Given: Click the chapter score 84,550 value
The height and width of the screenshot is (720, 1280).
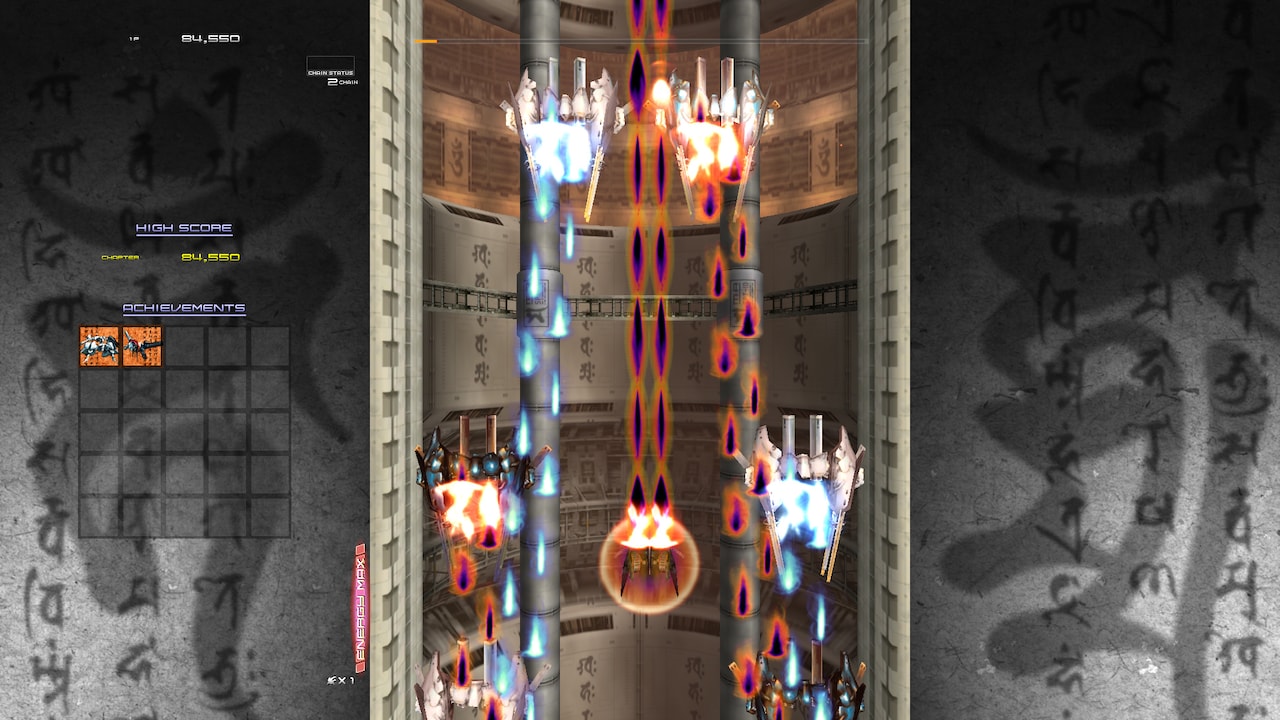Looking at the screenshot, I should tap(213, 255).
